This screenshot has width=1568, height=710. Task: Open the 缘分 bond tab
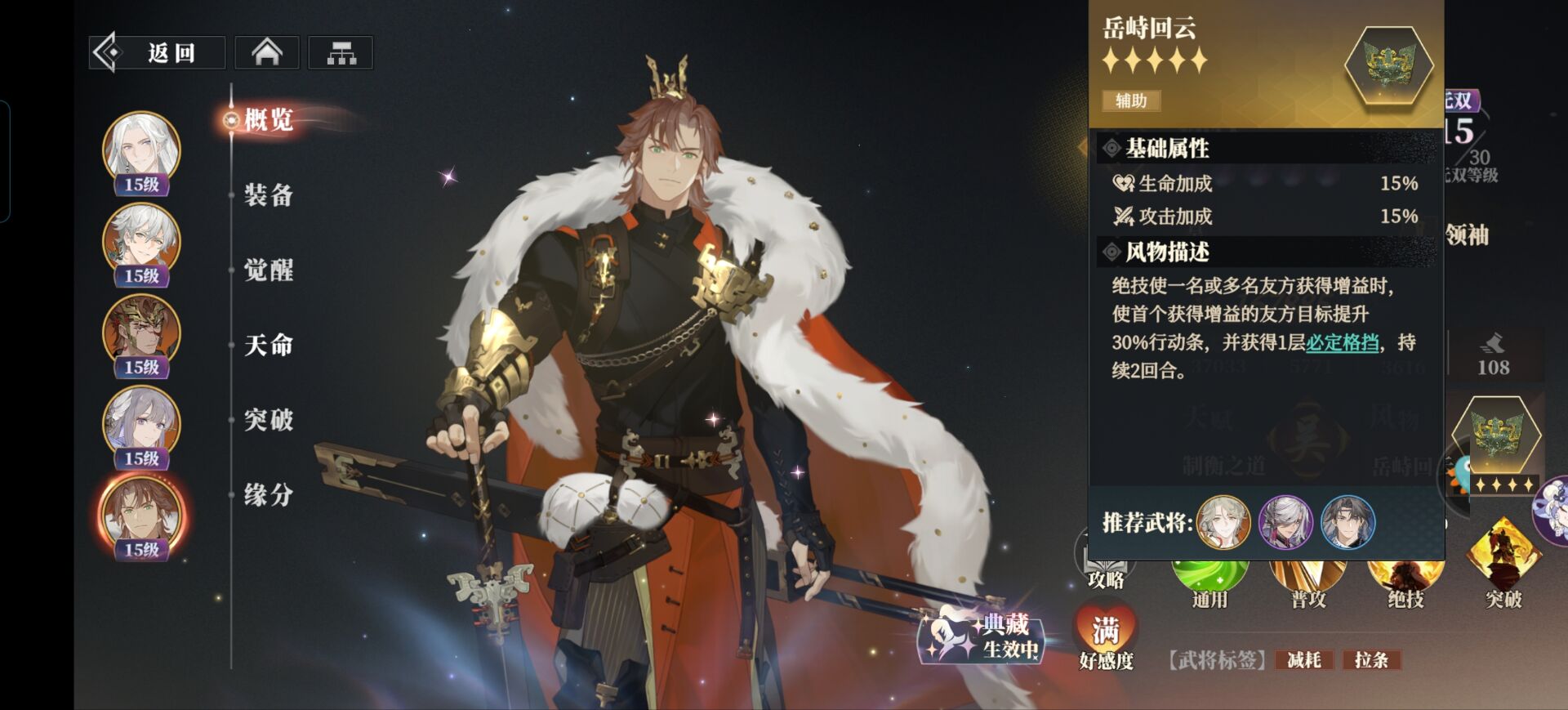point(268,495)
